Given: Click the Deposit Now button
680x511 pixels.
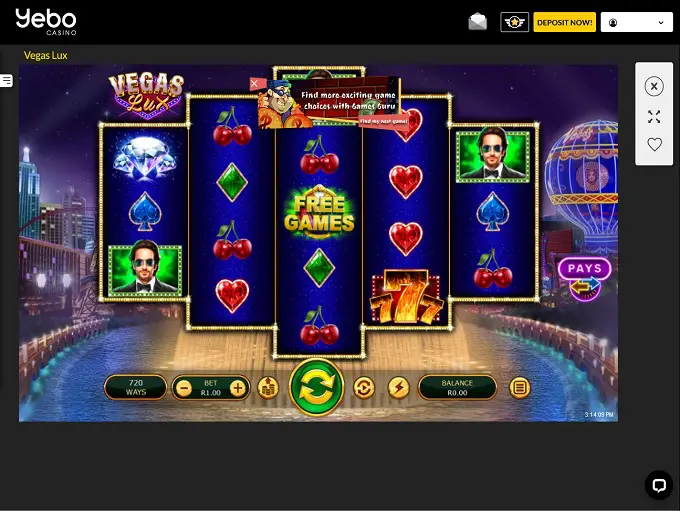Looking at the screenshot, I should tap(564, 22).
